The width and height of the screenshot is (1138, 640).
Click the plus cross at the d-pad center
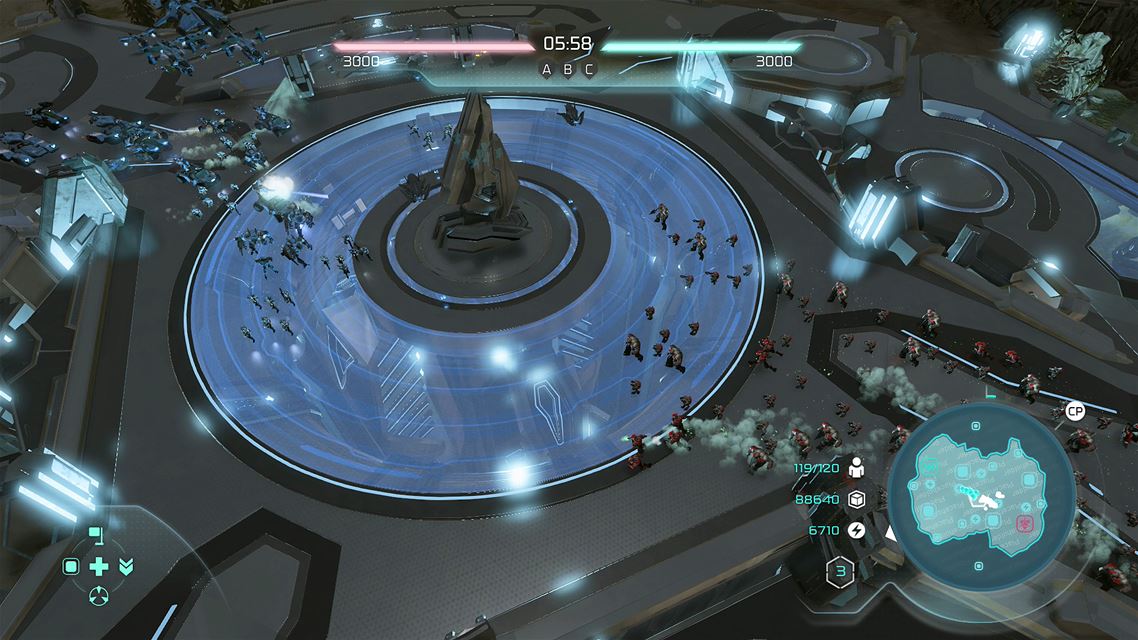pos(98,567)
